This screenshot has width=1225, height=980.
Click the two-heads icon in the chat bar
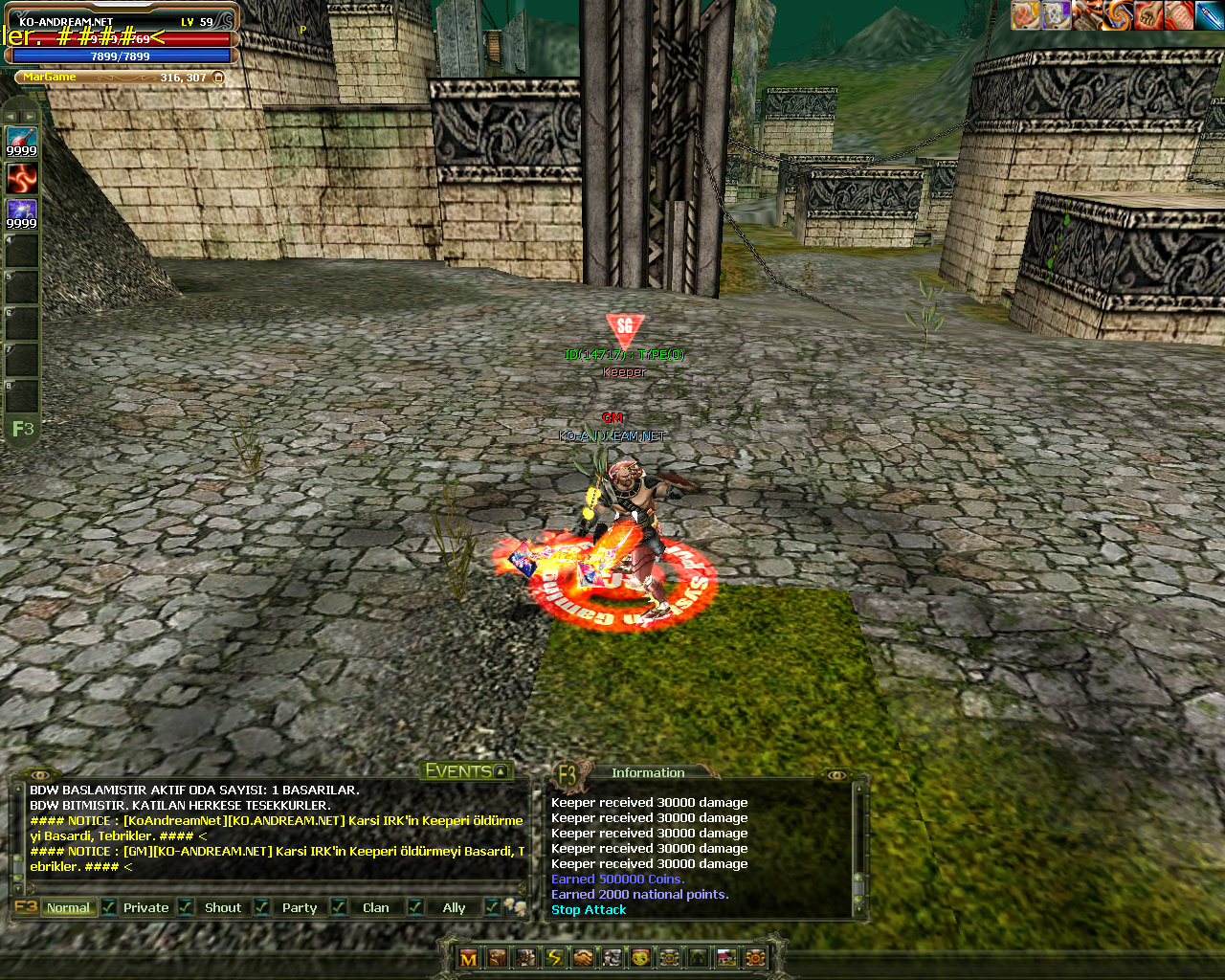[x=516, y=906]
